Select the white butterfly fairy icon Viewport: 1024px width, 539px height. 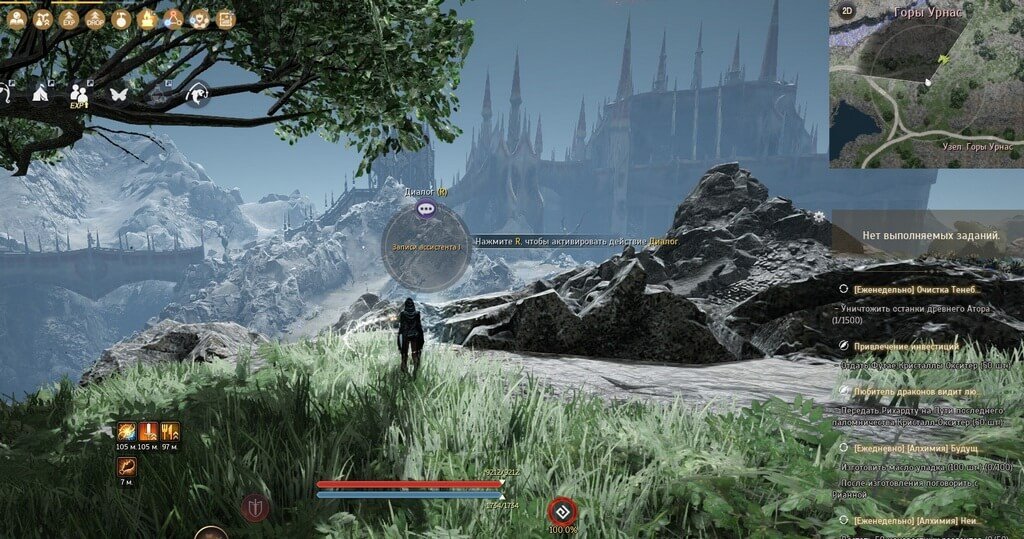click(118, 93)
